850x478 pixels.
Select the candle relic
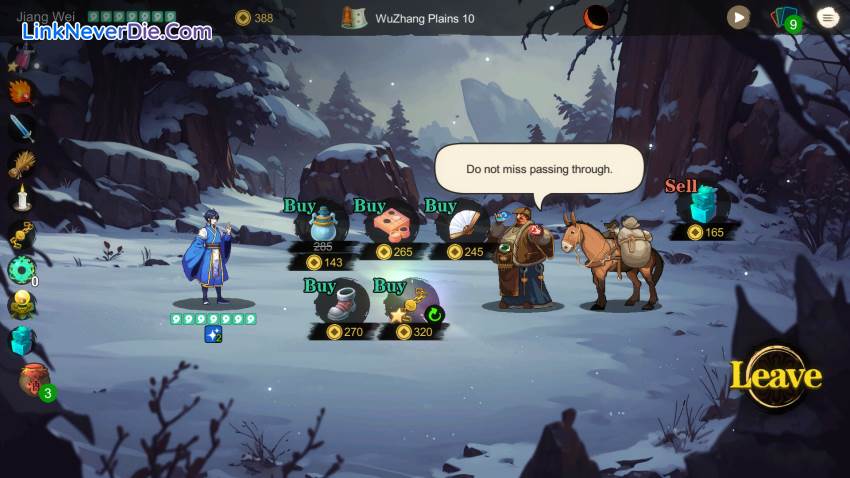[x=21, y=198]
